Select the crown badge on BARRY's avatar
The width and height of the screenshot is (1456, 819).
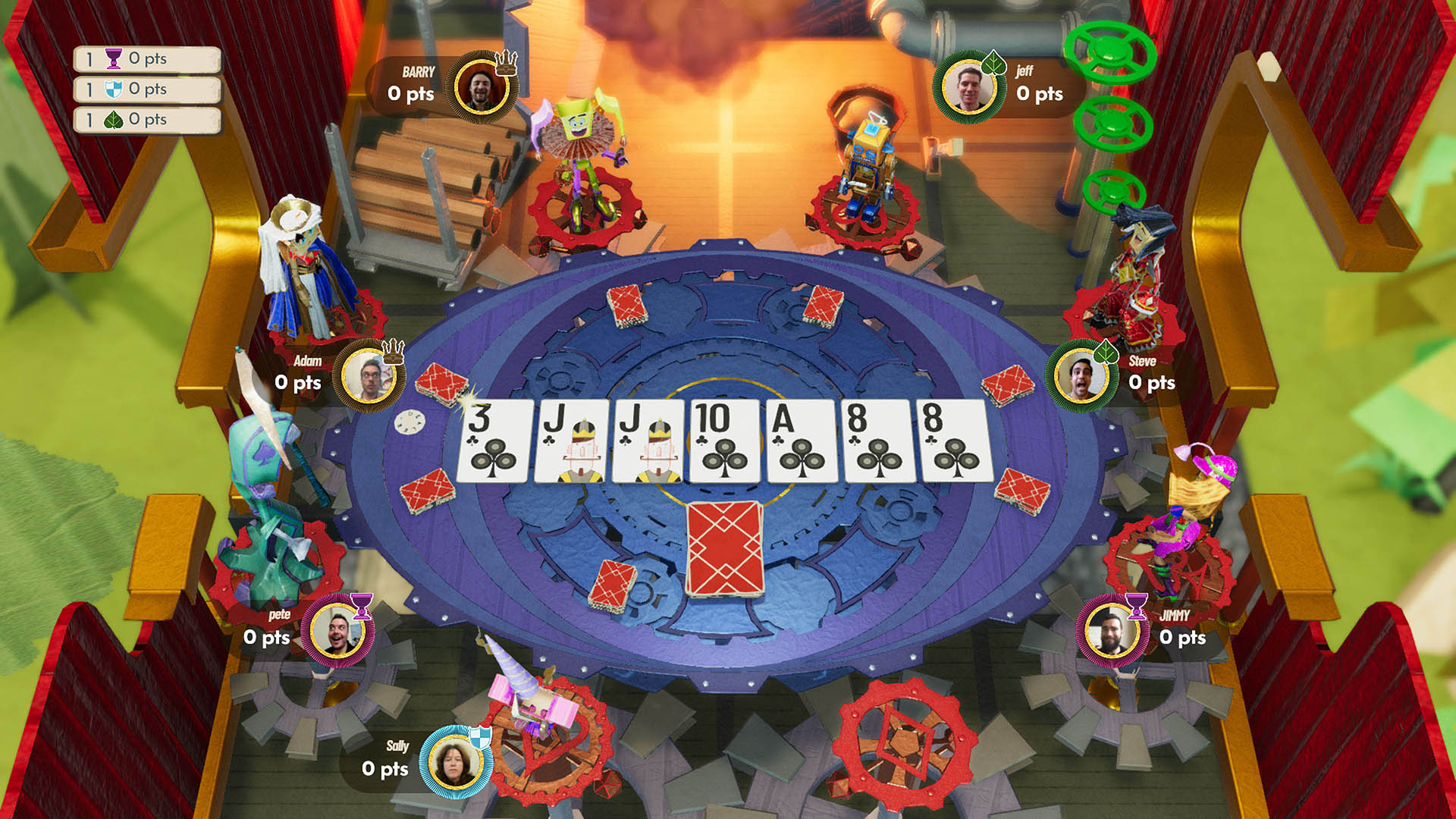point(506,63)
